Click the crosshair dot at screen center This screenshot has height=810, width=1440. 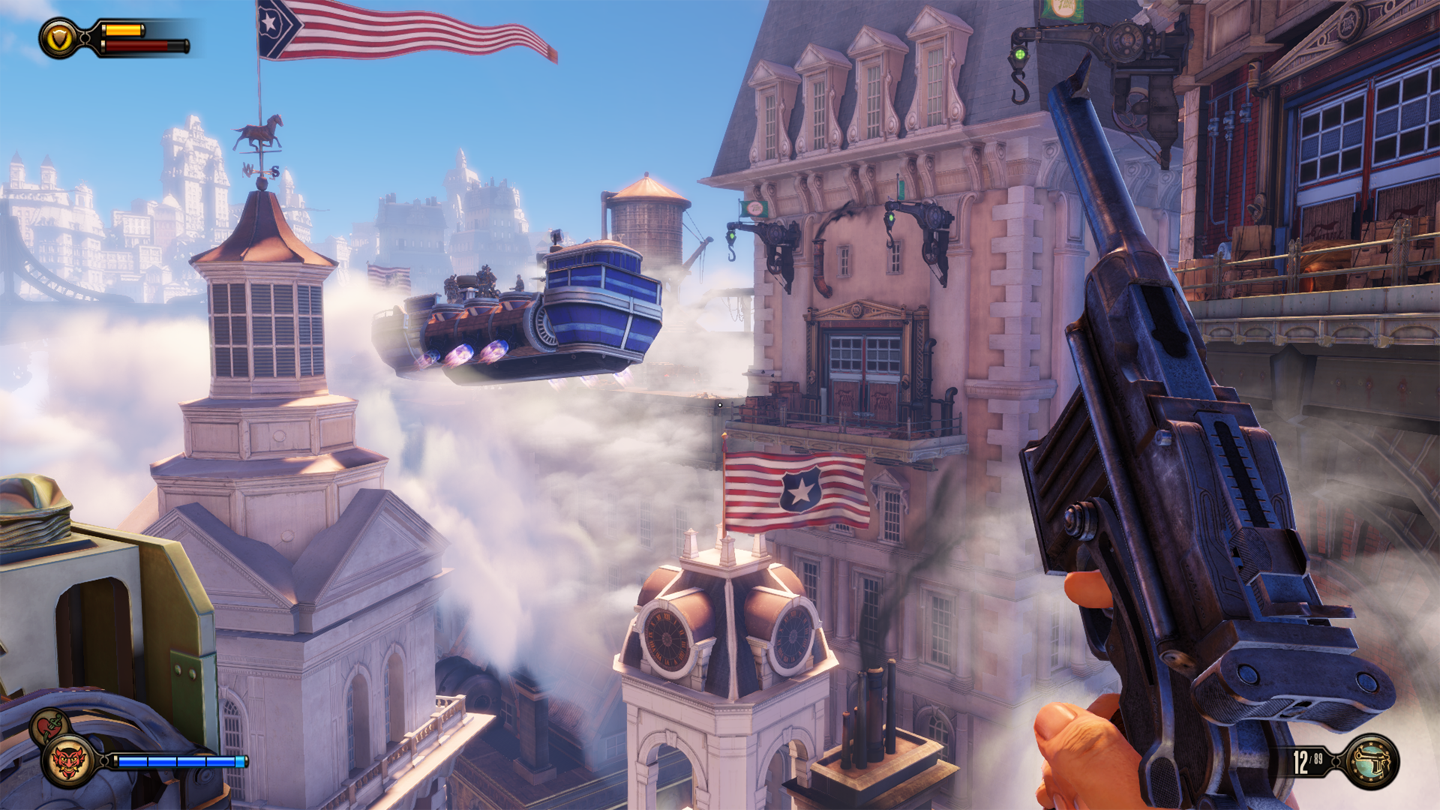(x=719, y=404)
